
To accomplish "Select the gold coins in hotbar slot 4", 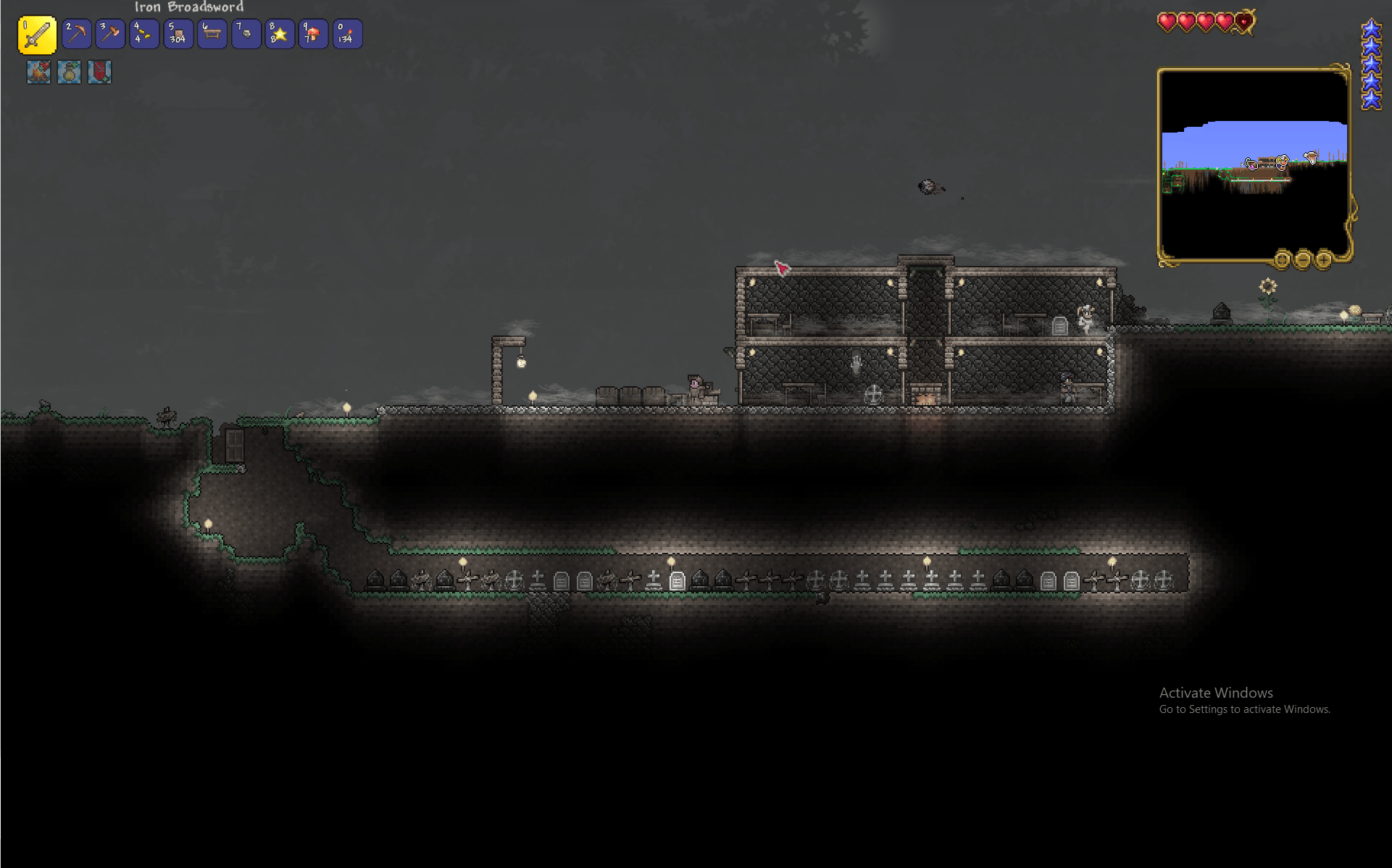I will [x=143, y=34].
